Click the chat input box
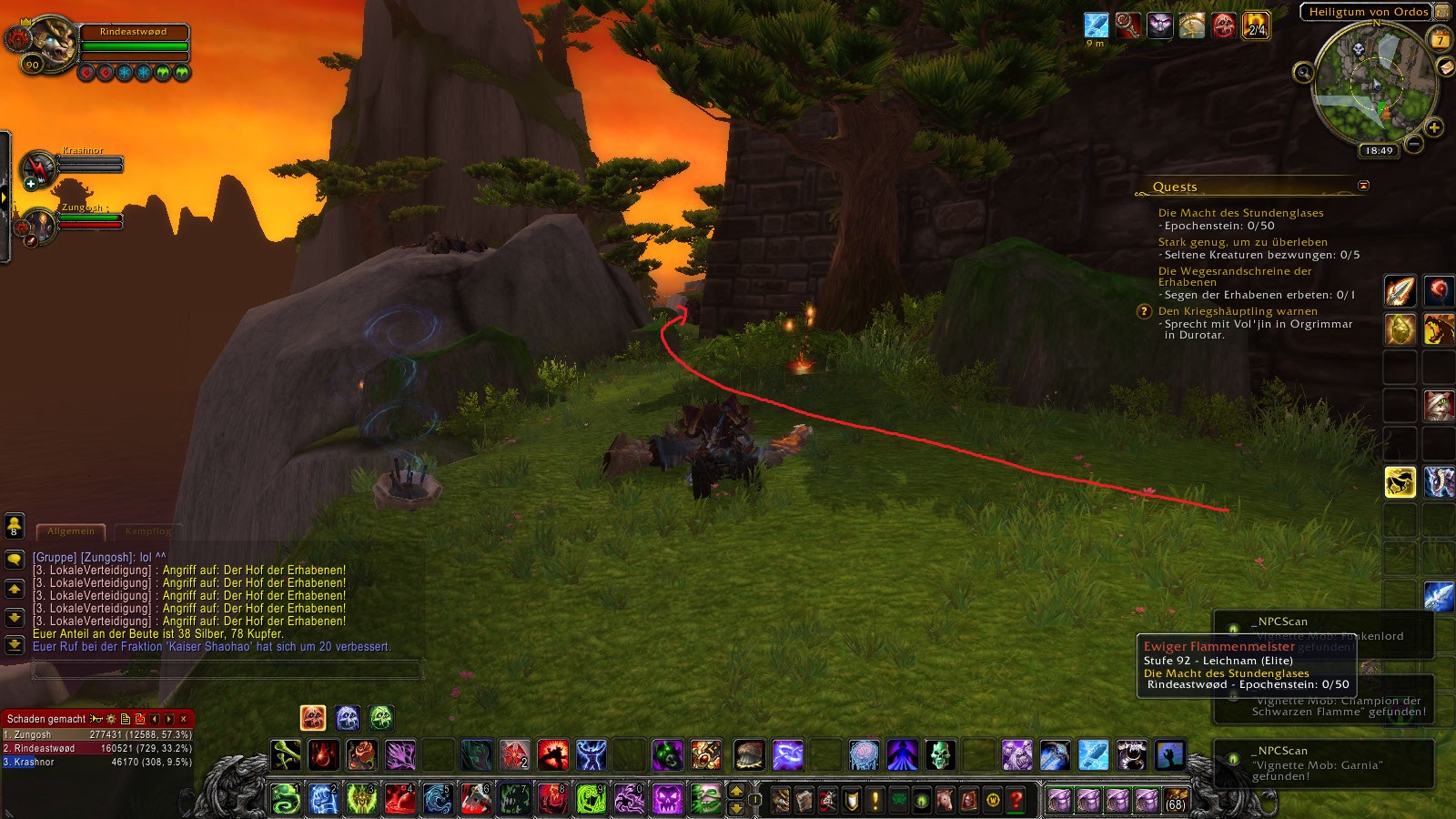1456x819 pixels. (x=227, y=671)
